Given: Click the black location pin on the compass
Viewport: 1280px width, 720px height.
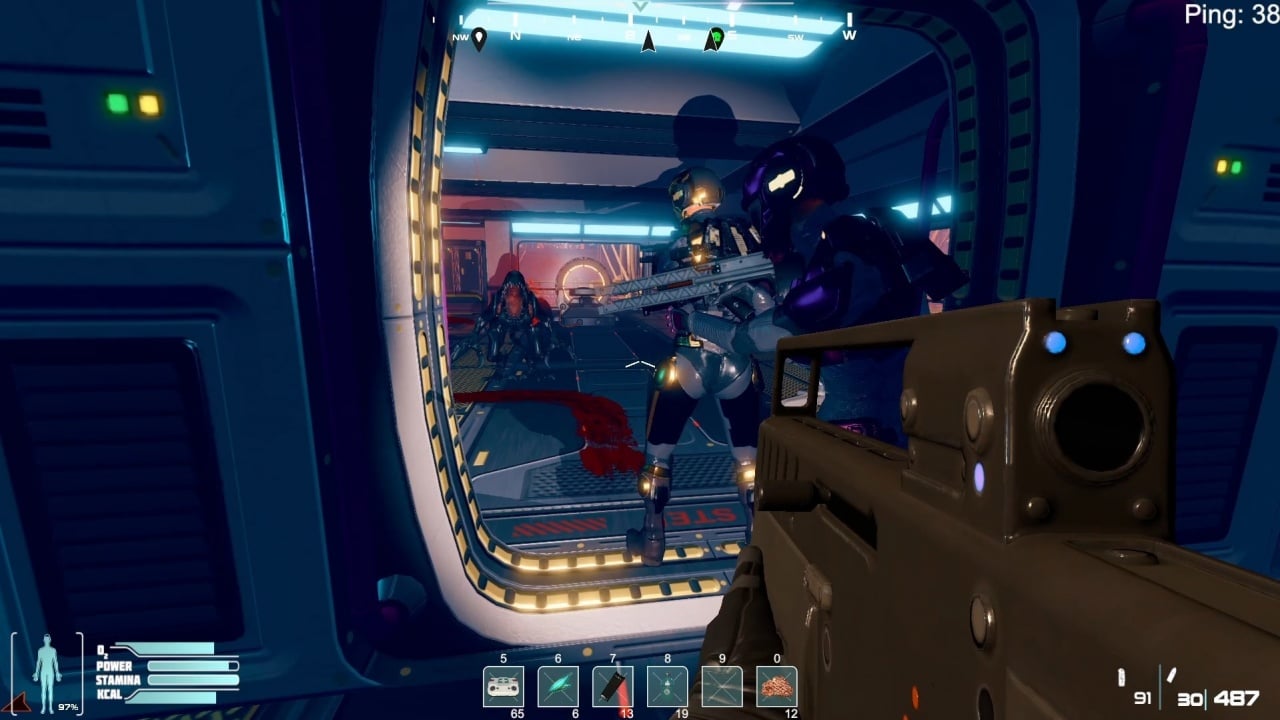Looking at the screenshot, I should 479,39.
